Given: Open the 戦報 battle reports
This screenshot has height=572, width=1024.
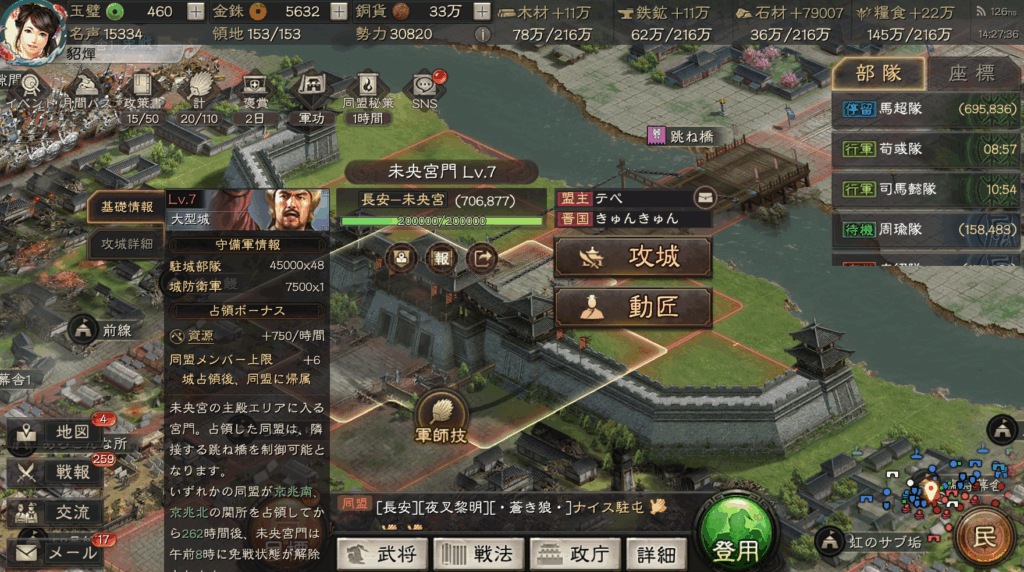Looking at the screenshot, I should [58, 472].
